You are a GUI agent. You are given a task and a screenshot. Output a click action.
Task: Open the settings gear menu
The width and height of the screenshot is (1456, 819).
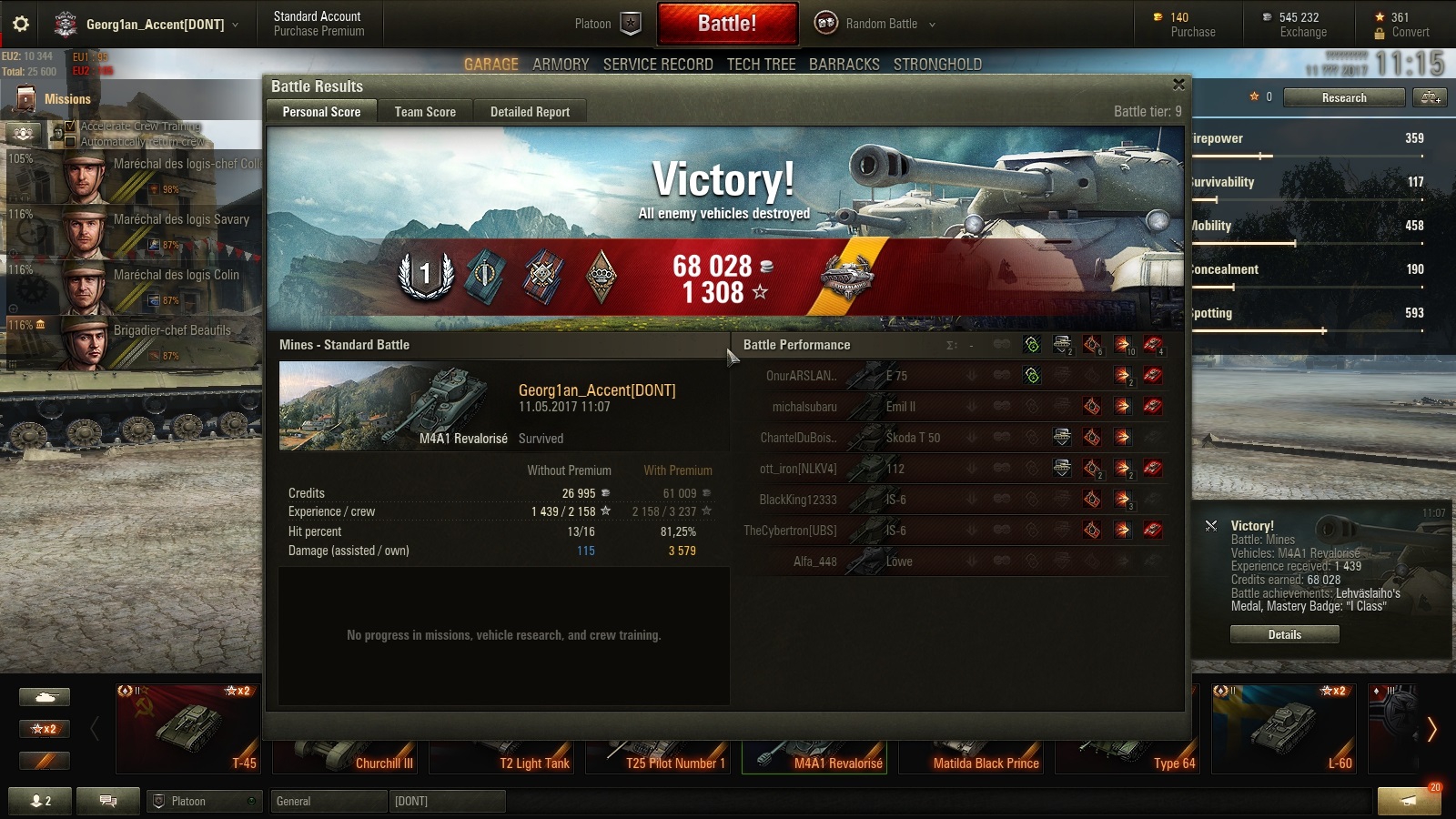click(x=21, y=24)
